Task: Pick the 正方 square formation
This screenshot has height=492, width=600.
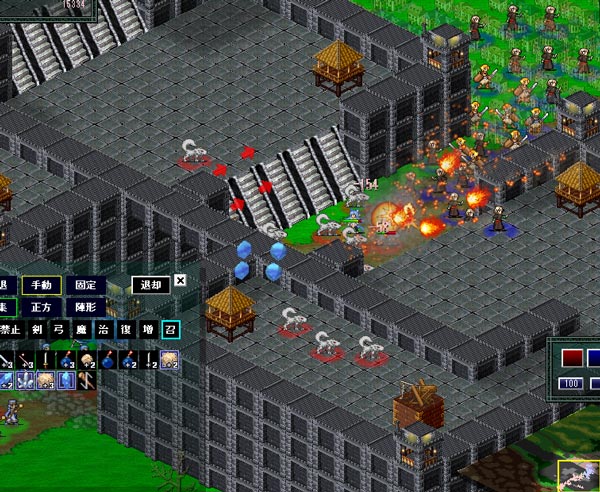Action: coord(42,307)
